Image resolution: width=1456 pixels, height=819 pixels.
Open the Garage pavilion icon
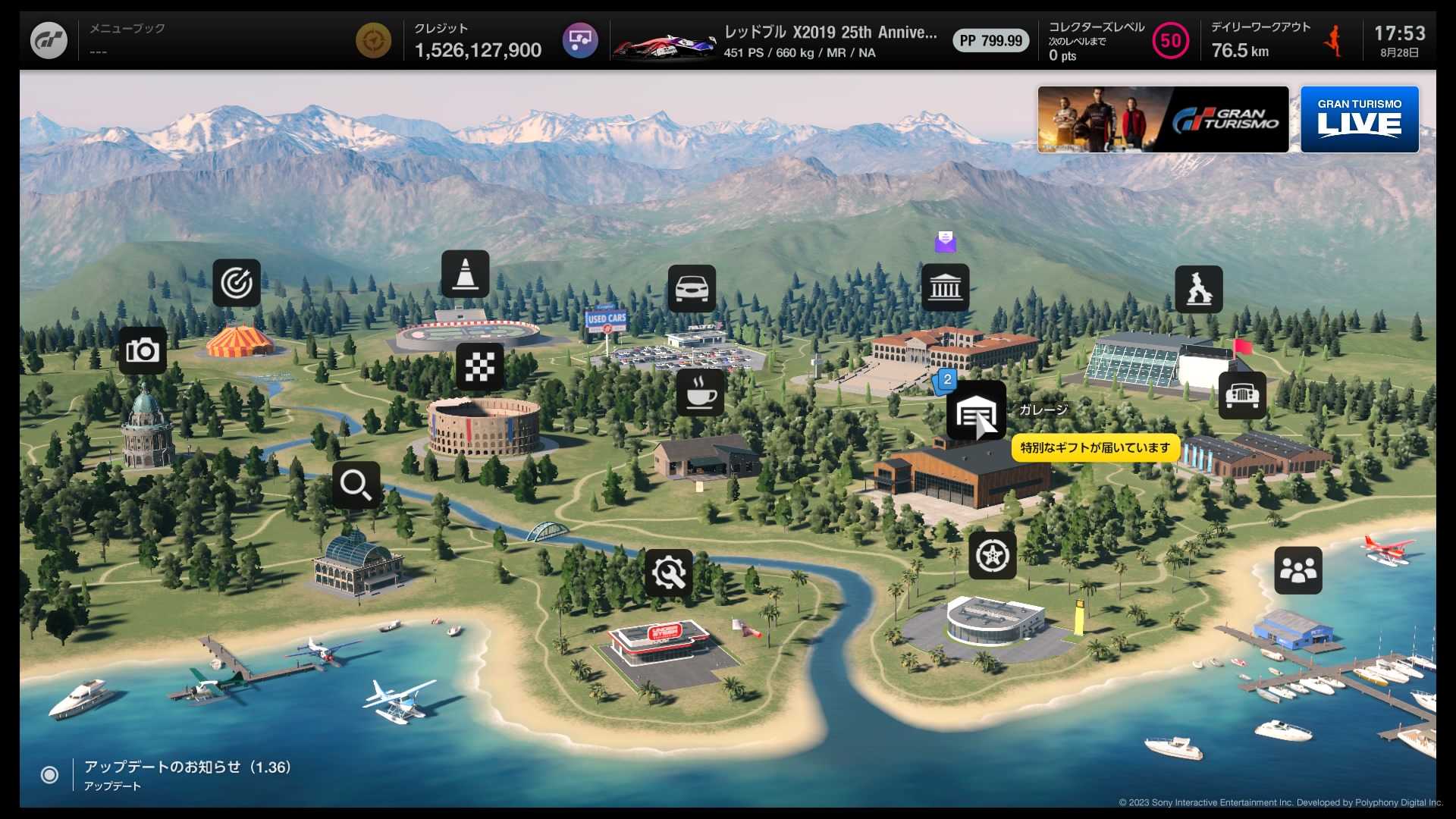point(975,412)
